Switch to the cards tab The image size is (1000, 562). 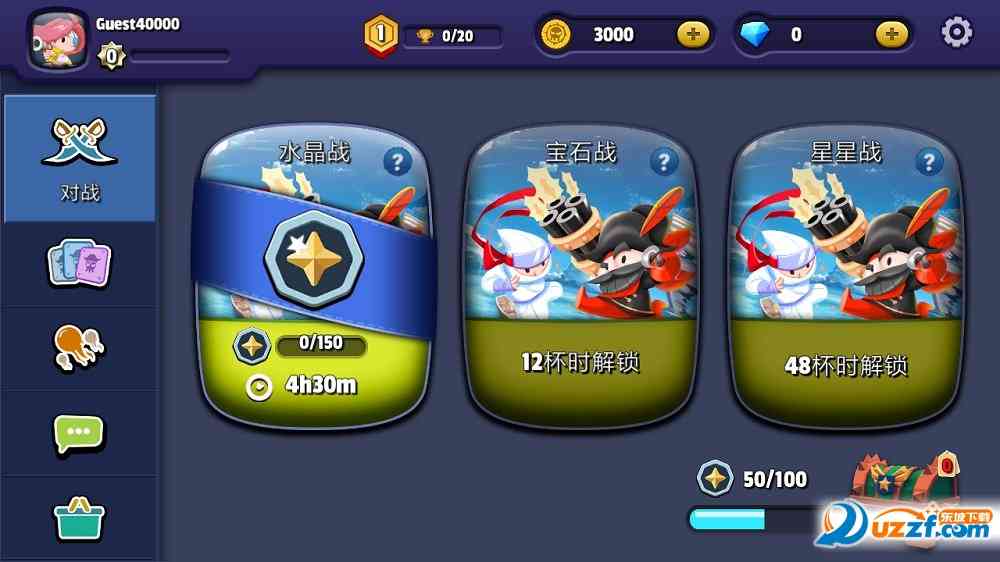point(79,263)
